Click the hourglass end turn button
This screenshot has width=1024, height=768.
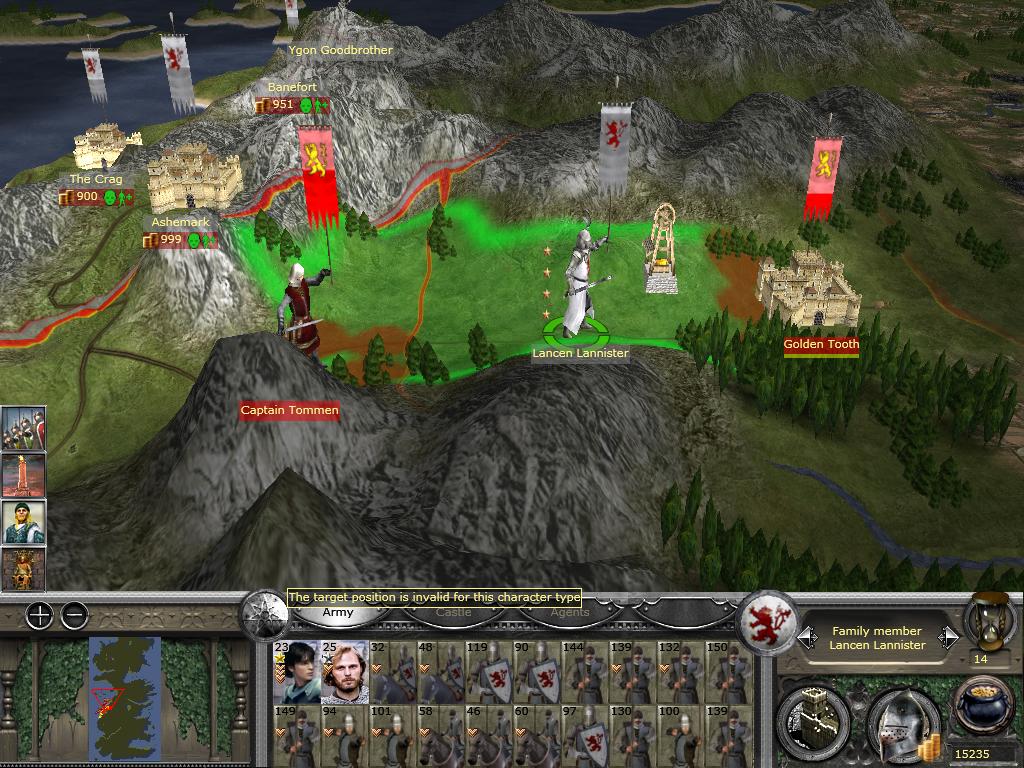pyautogui.click(x=982, y=623)
